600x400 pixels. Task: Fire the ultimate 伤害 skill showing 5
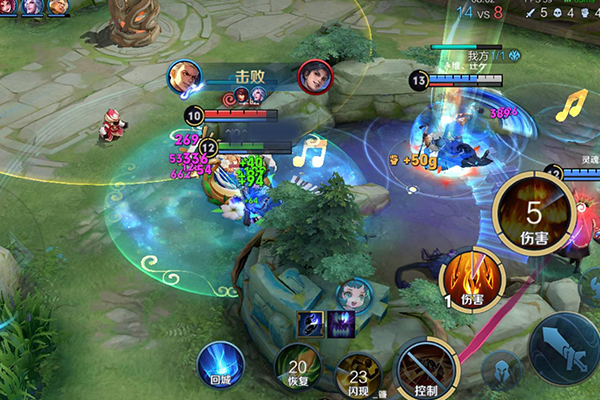[533, 213]
